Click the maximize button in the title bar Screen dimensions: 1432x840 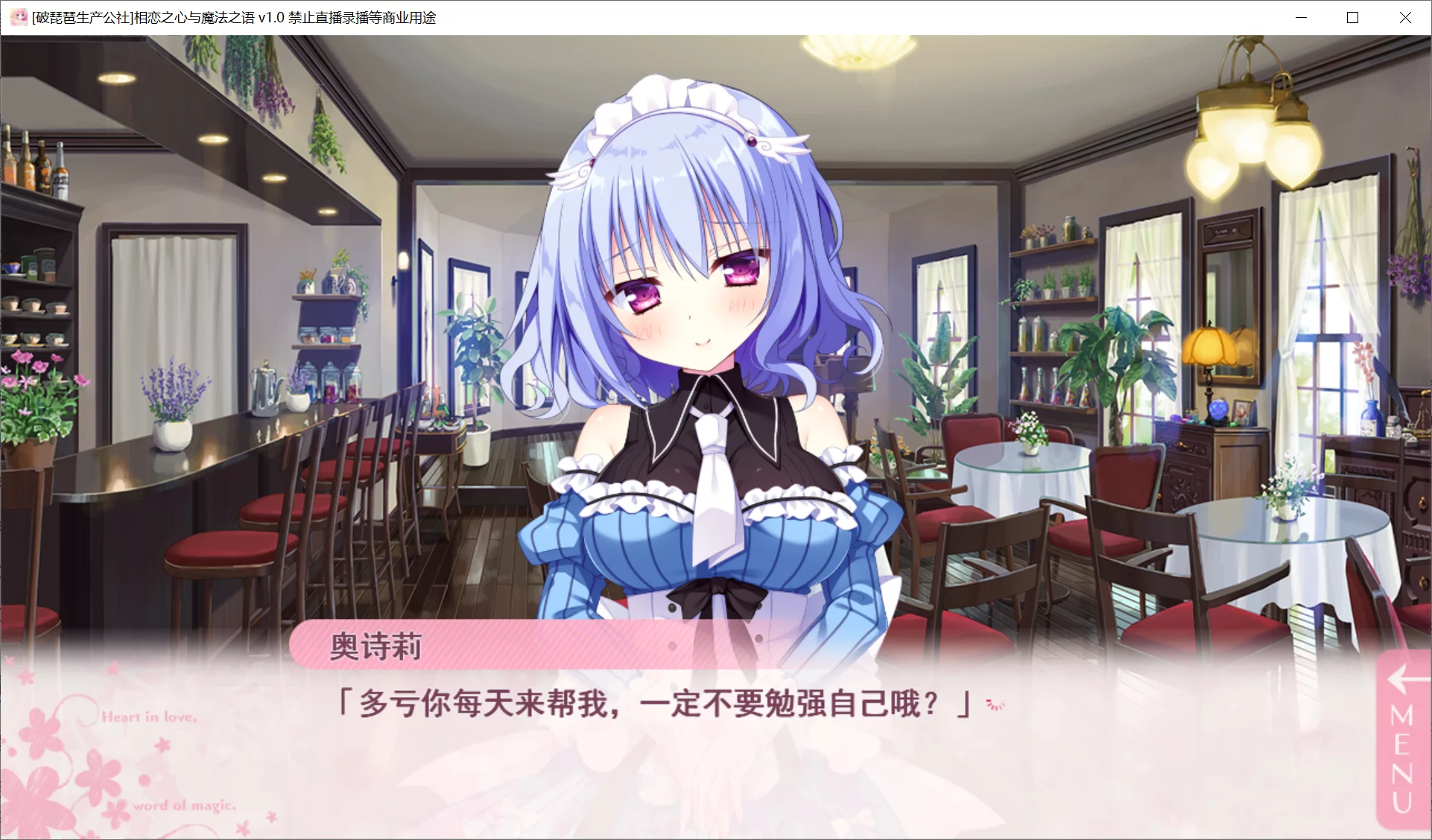coord(1352,17)
